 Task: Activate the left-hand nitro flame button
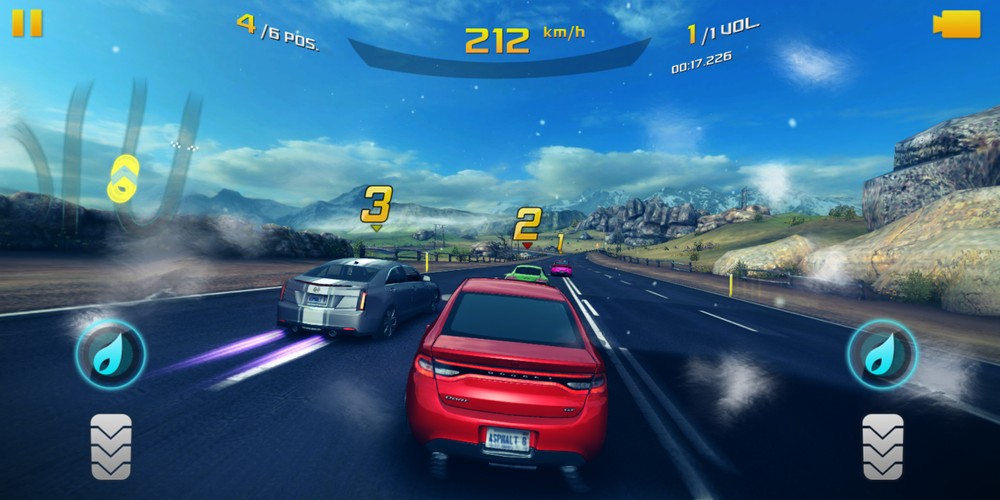click(x=111, y=354)
